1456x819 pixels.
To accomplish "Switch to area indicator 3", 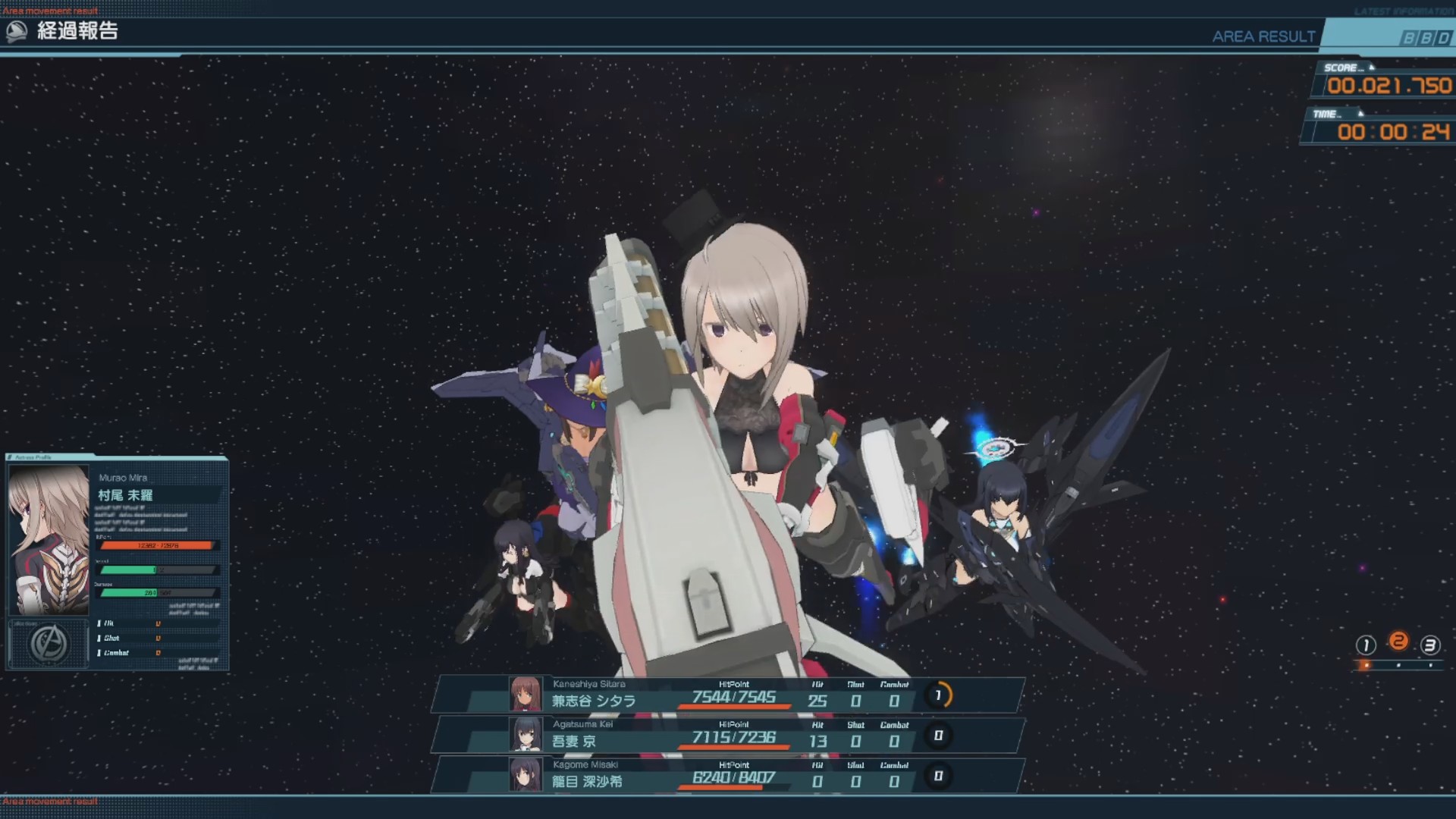I will click(1430, 645).
